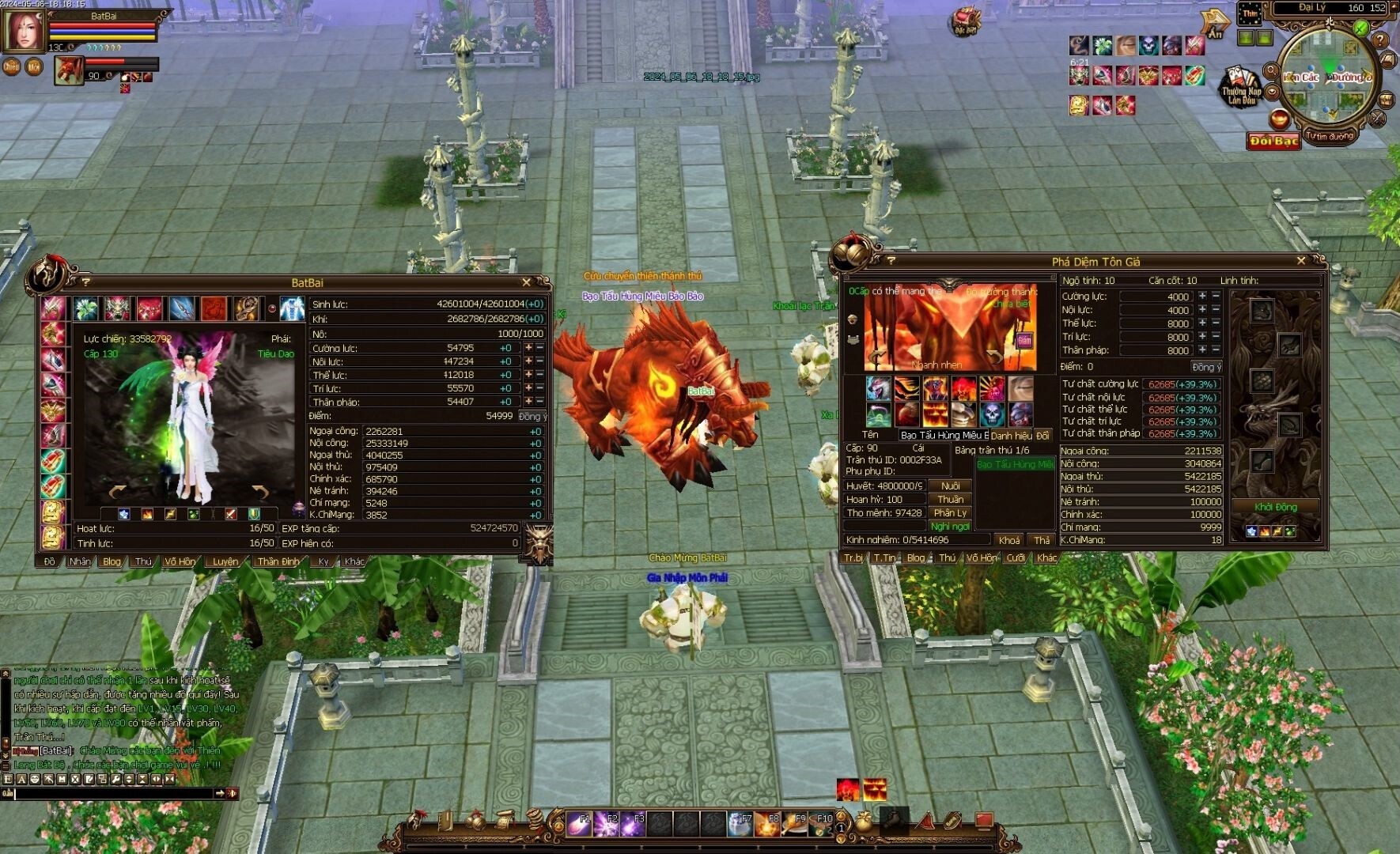Close the BatBai character window
1400x854 pixels.
click(527, 282)
